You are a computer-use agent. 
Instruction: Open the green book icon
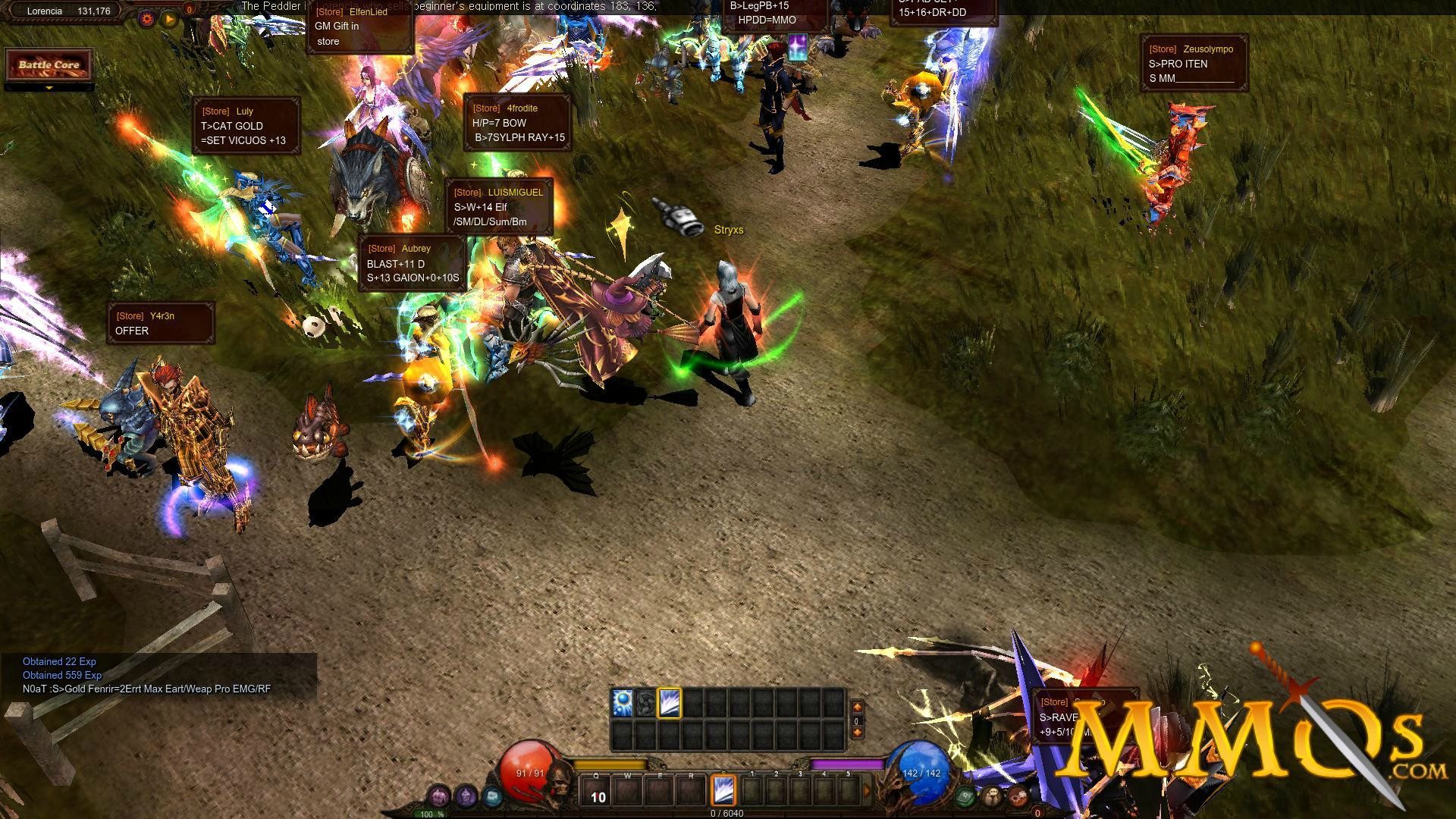965,796
